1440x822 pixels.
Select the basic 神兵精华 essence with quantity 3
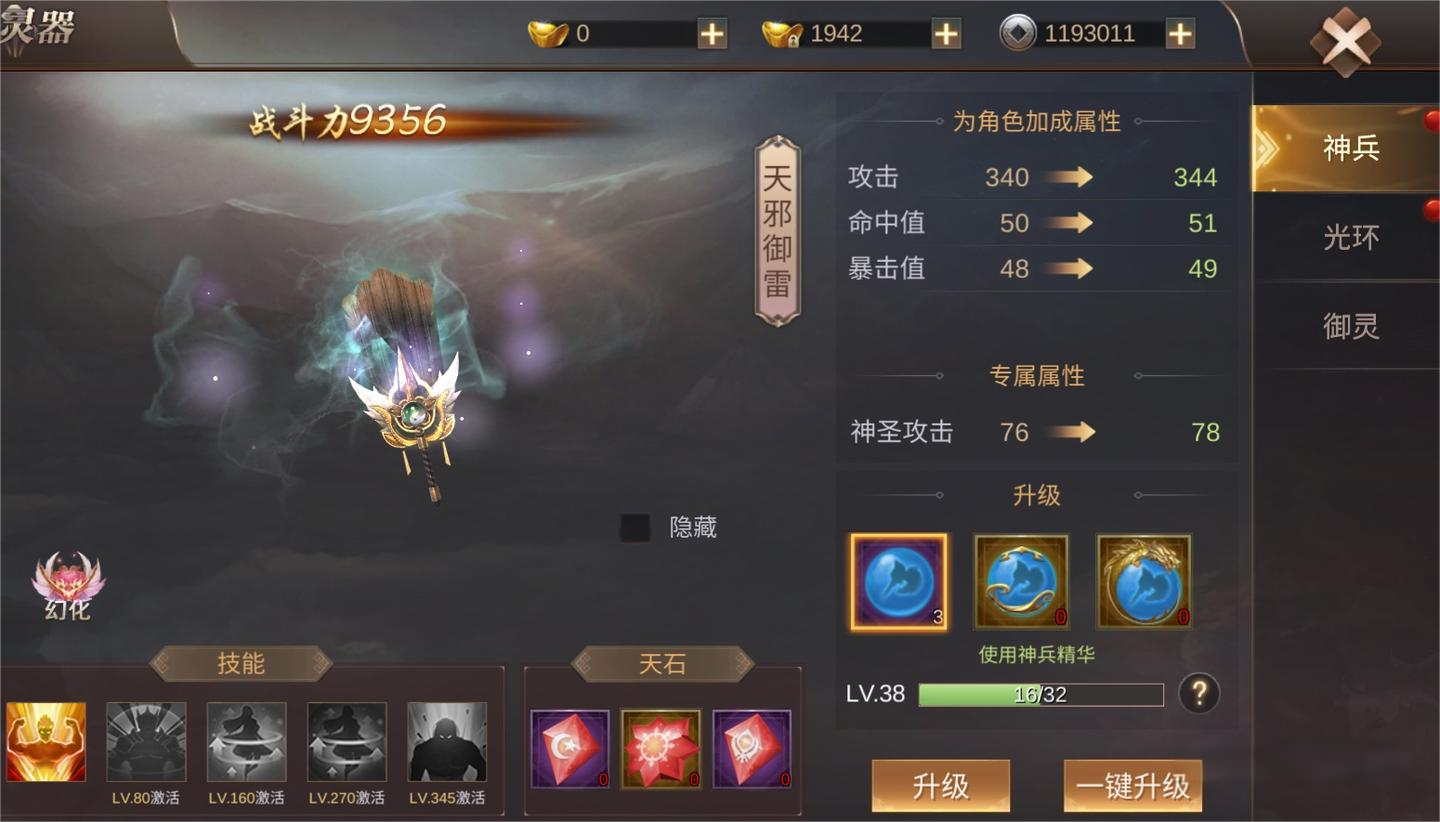coord(897,580)
